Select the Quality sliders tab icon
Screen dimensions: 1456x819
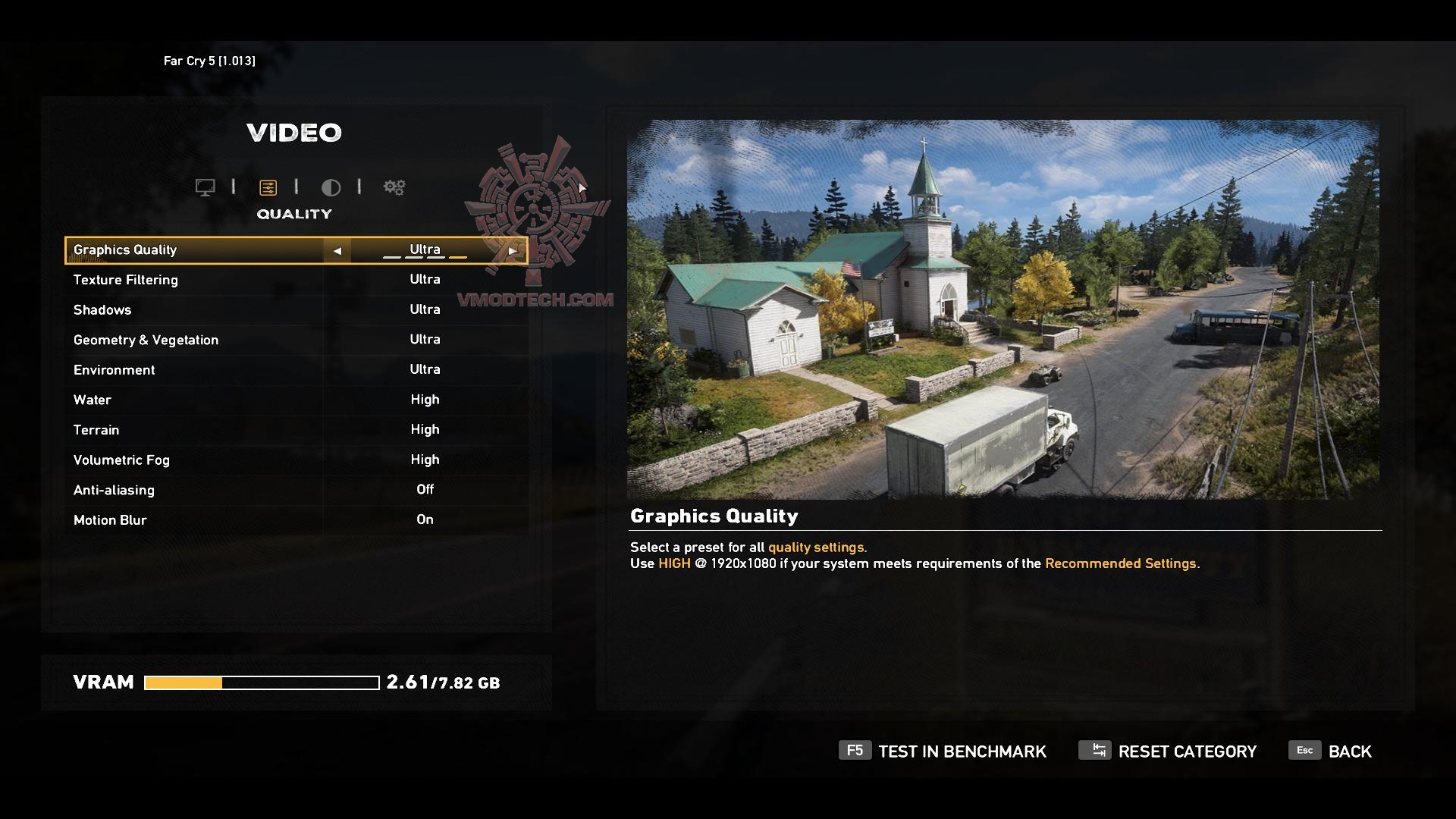[268, 187]
